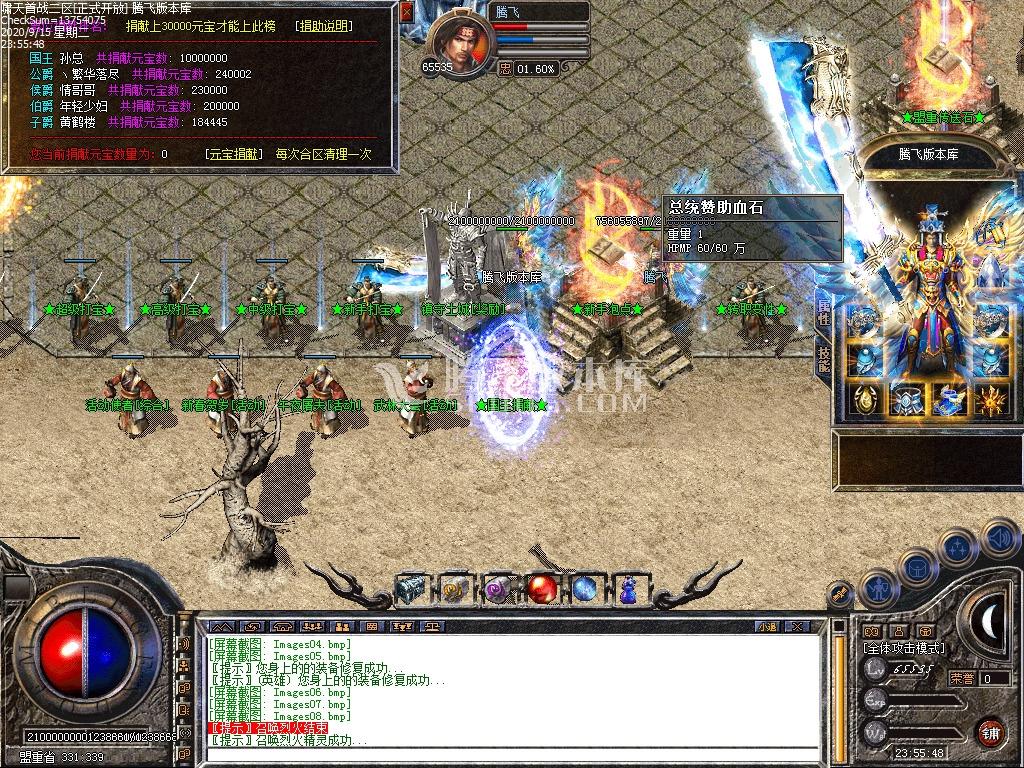Viewport: 1024px width, 768px height.
Task: Select the treasure chest belt slot
Action: [x=410, y=590]
